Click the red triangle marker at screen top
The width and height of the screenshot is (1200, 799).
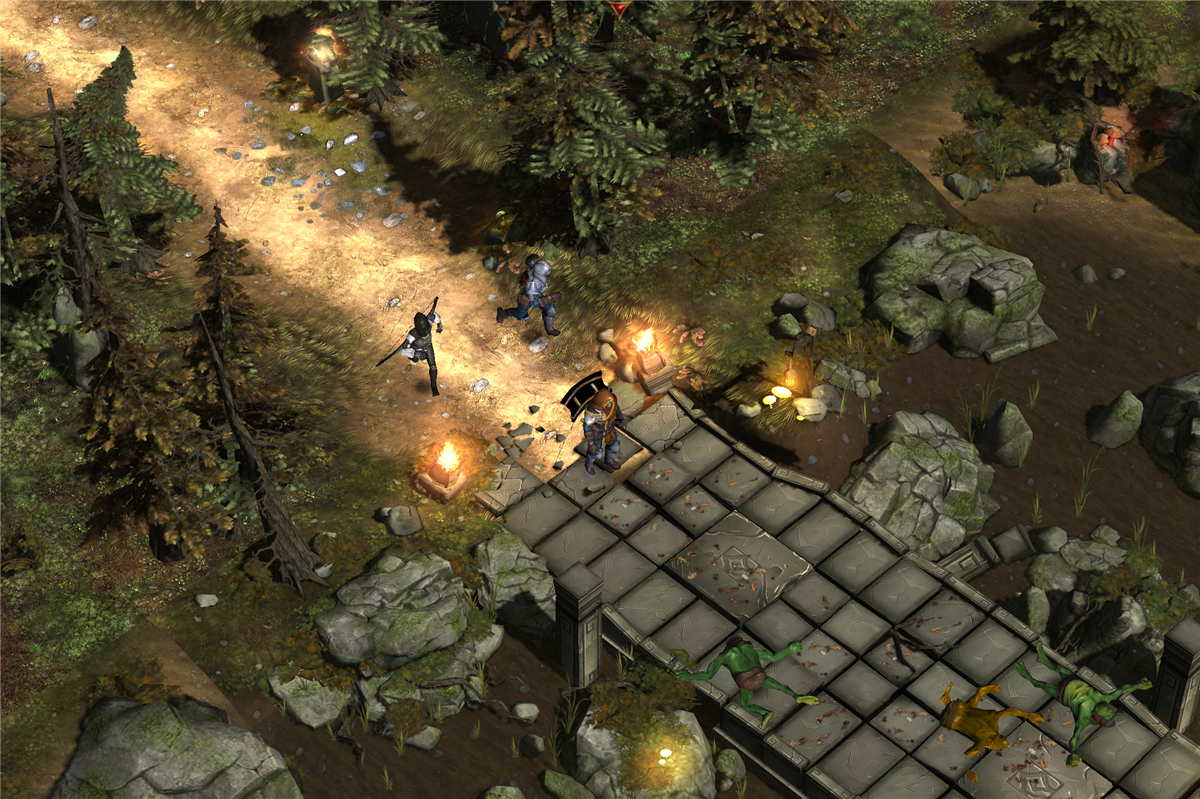[x=620, y=8]
